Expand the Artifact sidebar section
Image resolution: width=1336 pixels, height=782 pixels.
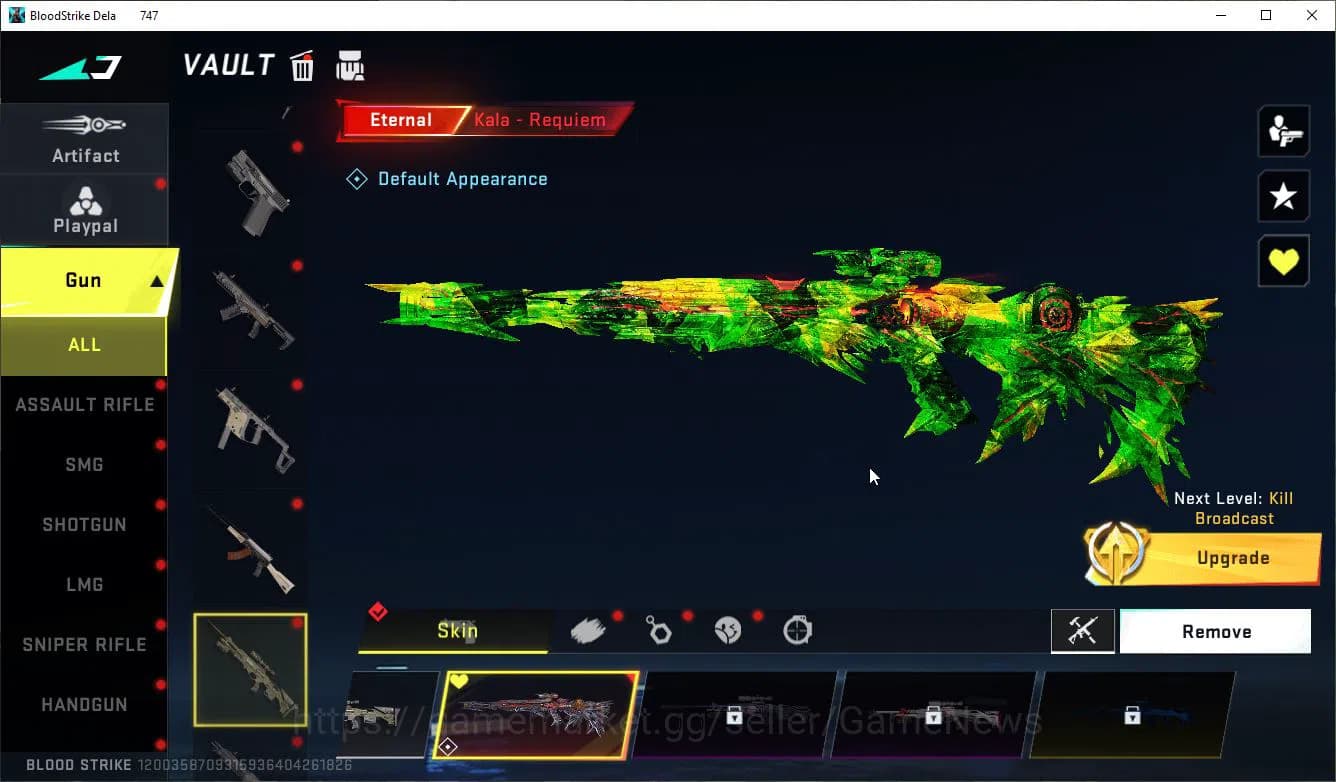coord(85,138)
